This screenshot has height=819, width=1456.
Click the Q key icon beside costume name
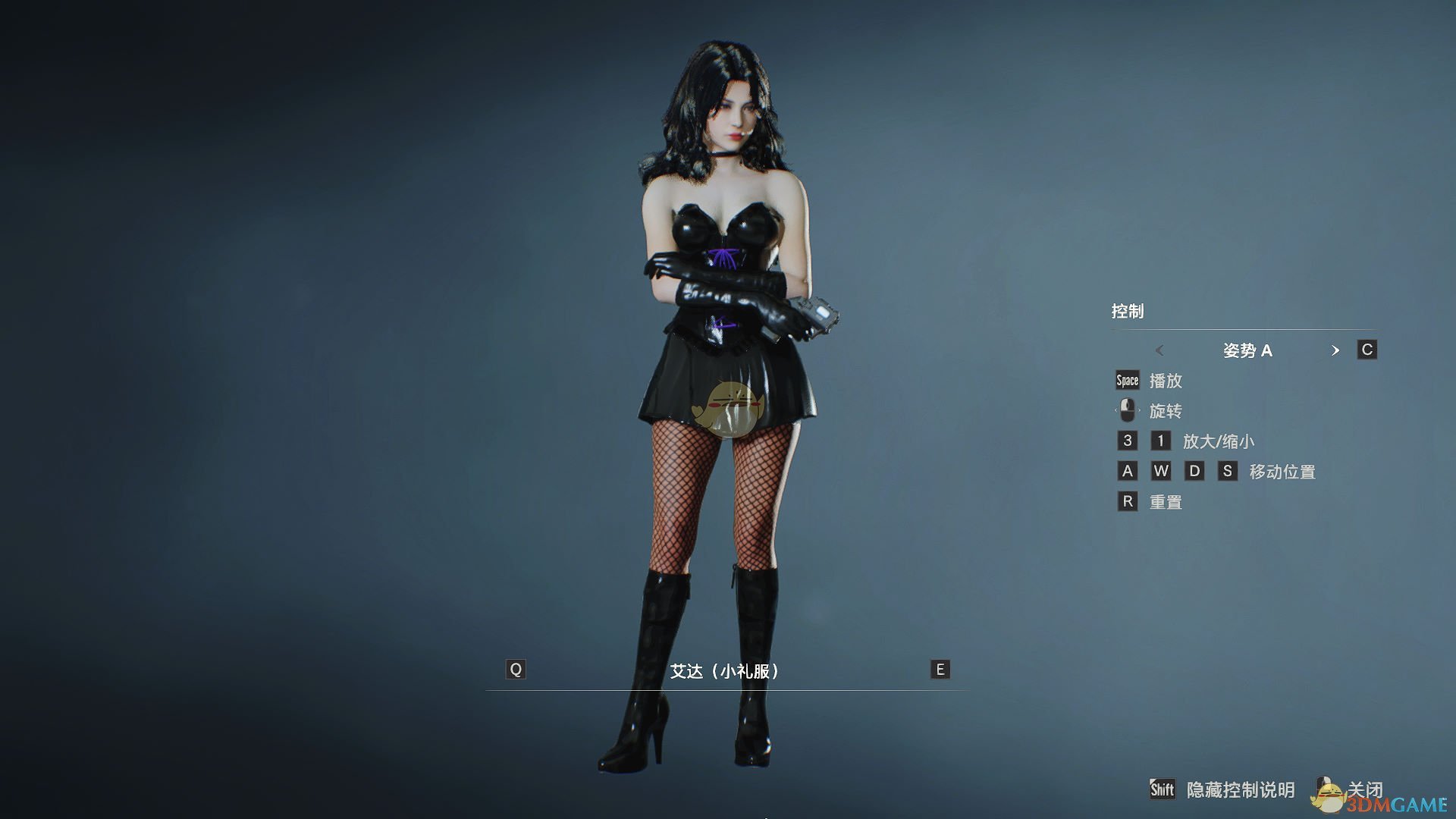[515, 669]
